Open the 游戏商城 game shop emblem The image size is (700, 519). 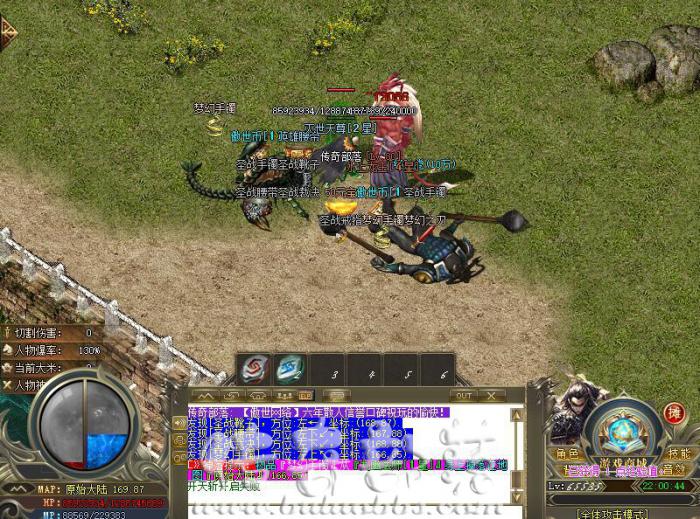click(622, 428)
